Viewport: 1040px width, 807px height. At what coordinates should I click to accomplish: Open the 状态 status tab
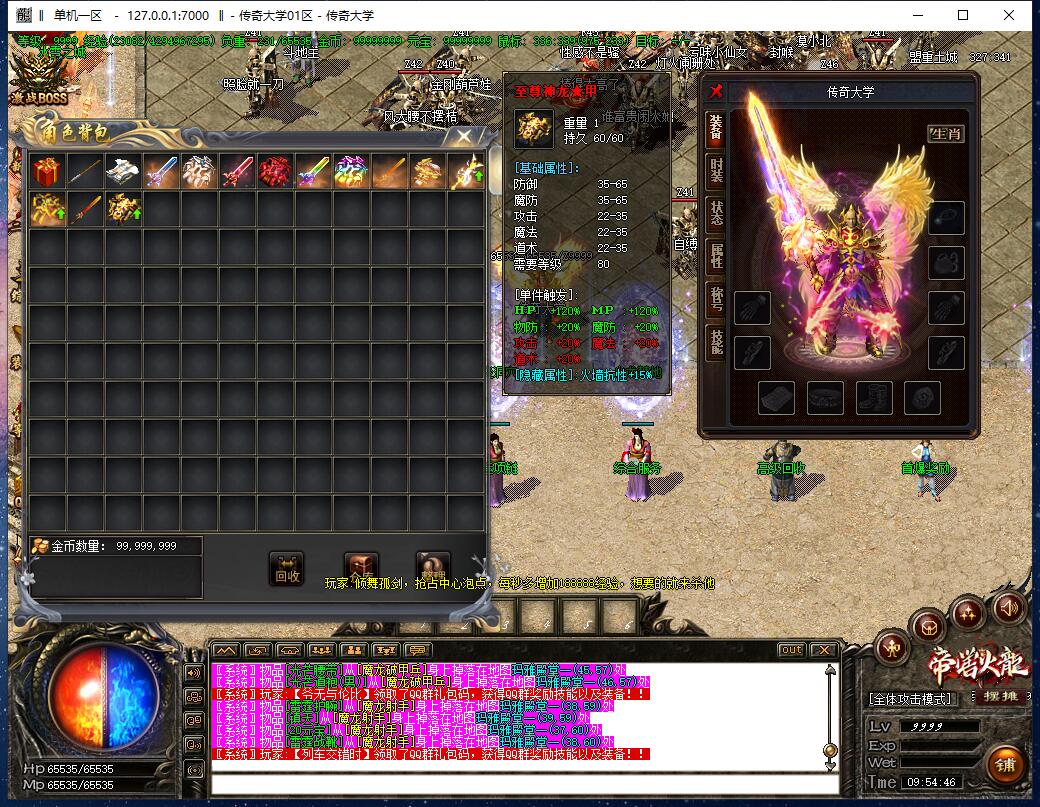[716, 212]
